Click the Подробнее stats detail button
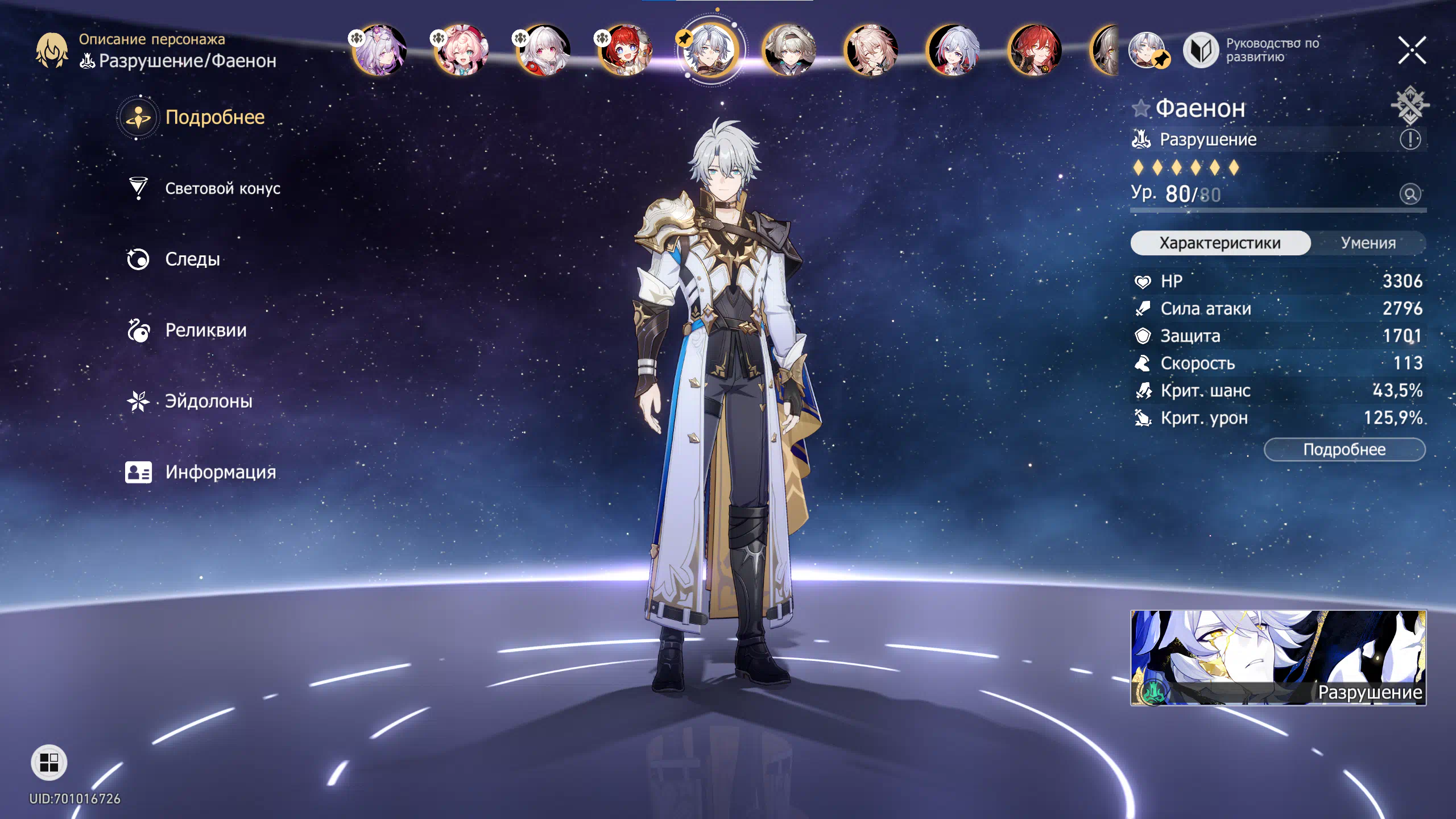 1344,449
